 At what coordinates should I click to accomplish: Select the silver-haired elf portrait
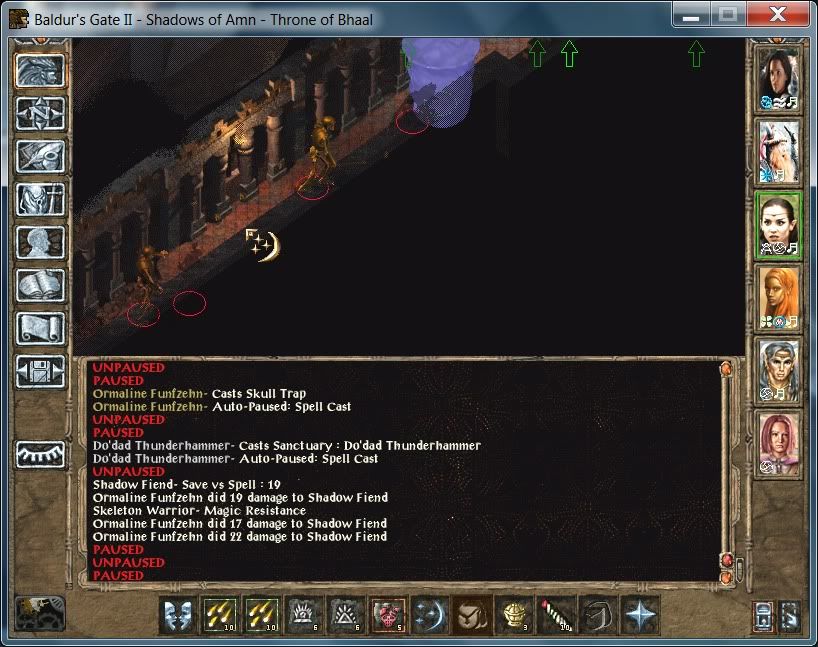click(778, 370)
